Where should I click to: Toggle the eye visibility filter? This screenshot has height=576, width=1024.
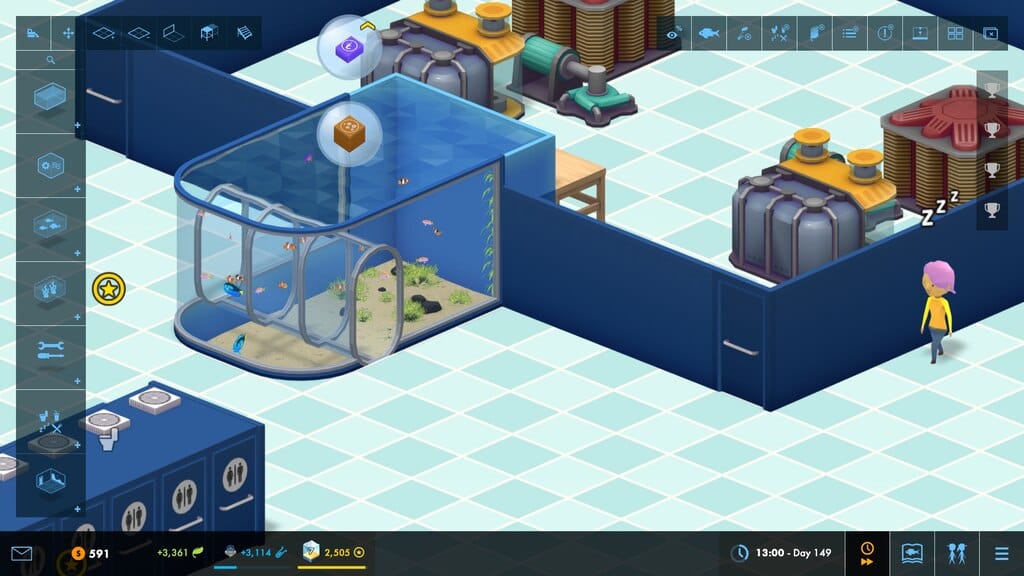click(x=674, y=33)
